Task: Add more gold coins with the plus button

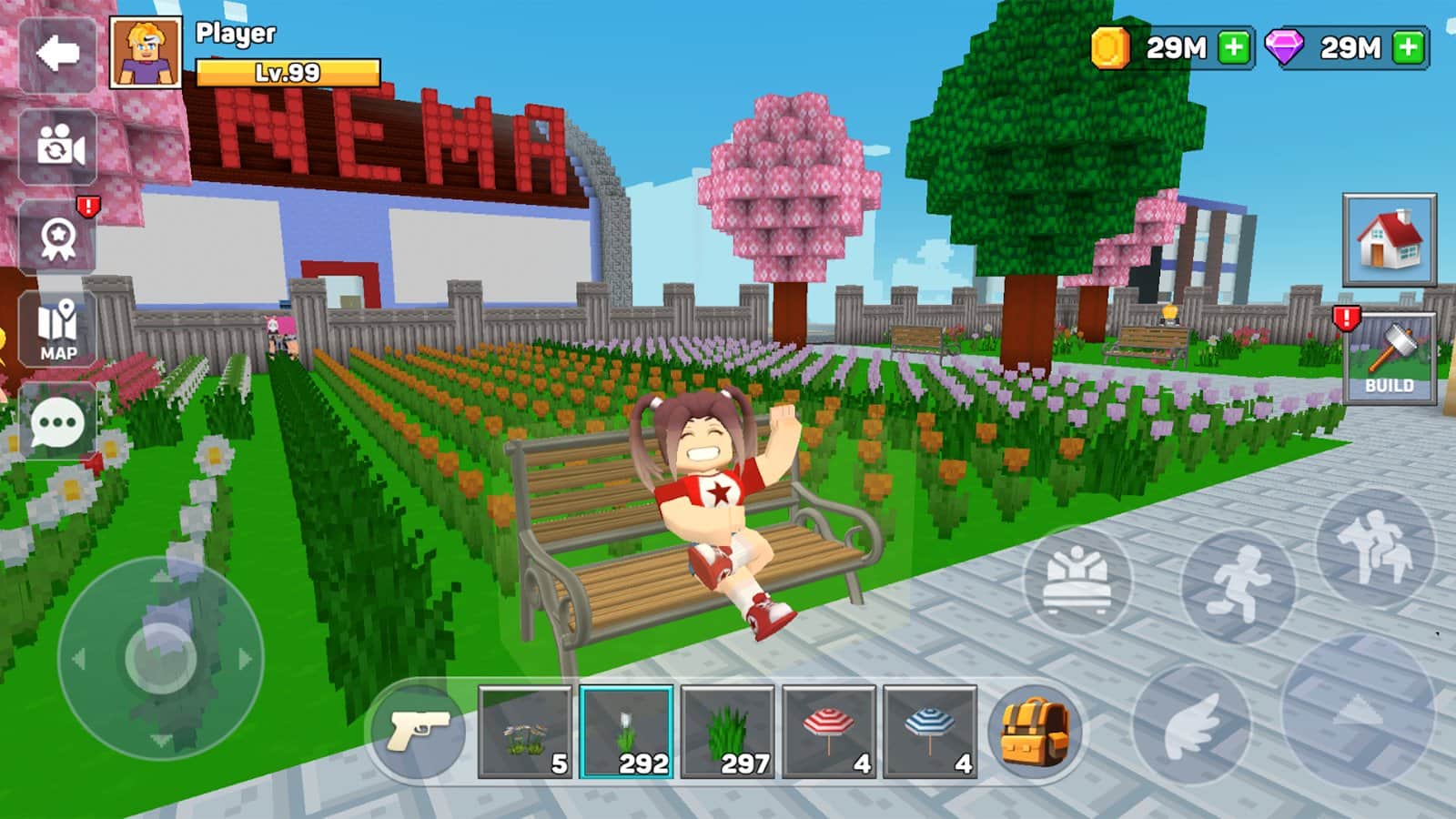Action: pos(1234,47)
